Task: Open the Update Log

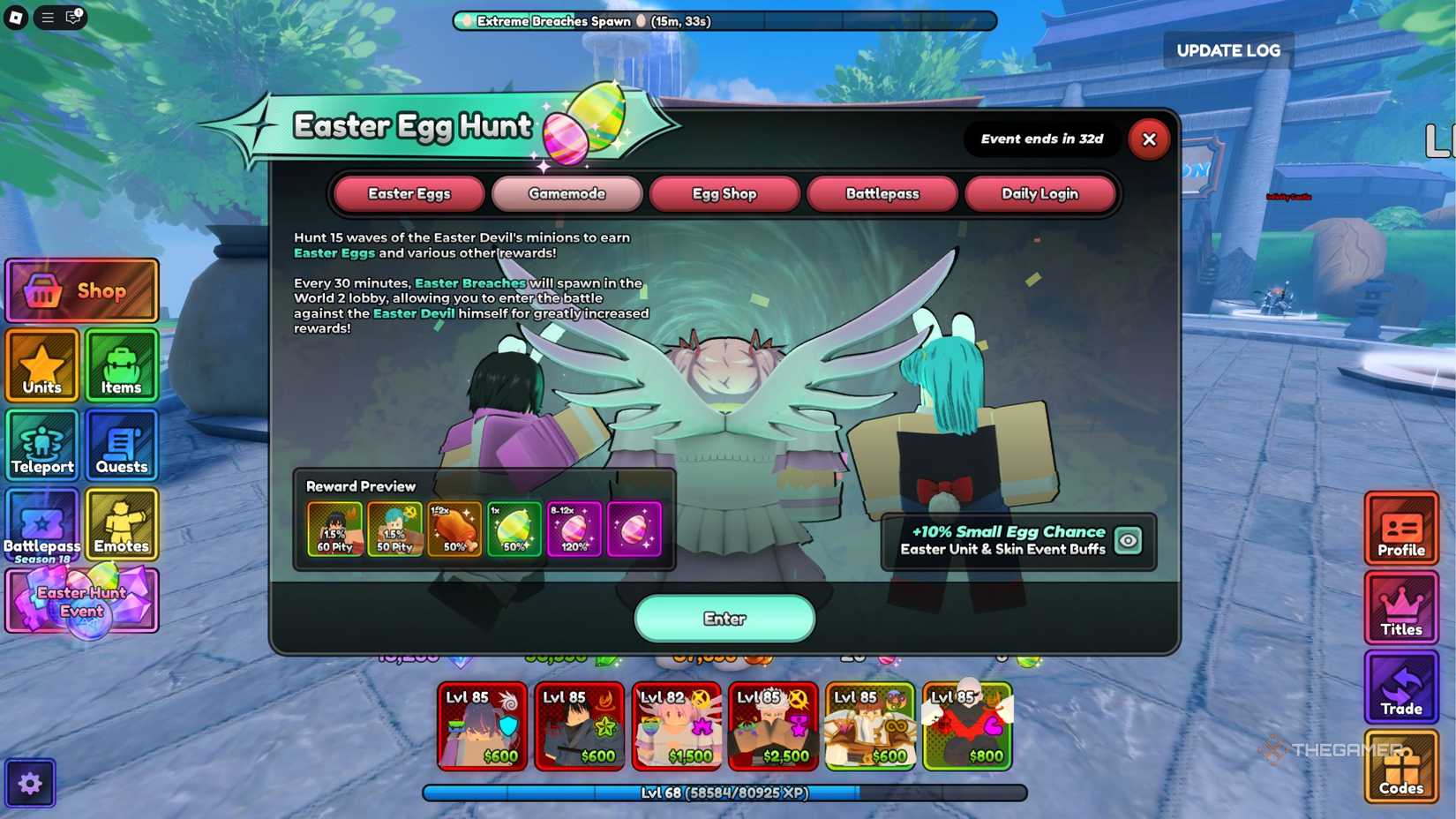Action: click(x=1227, y=50)
